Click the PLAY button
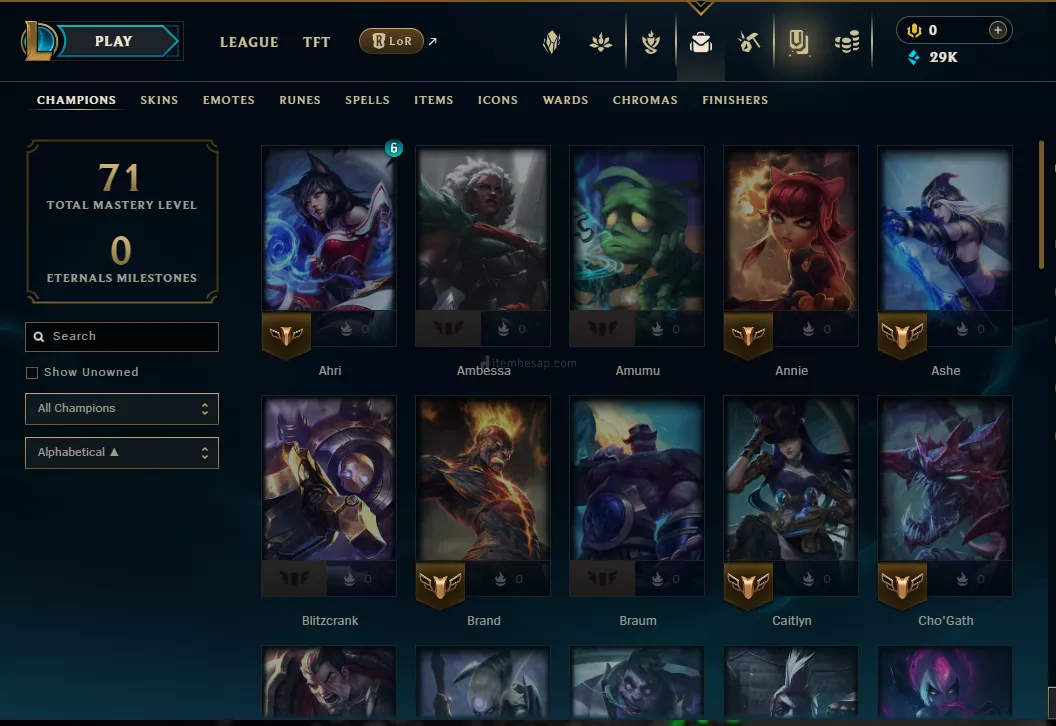This screenshot has width=1056, height=726. 113,42
